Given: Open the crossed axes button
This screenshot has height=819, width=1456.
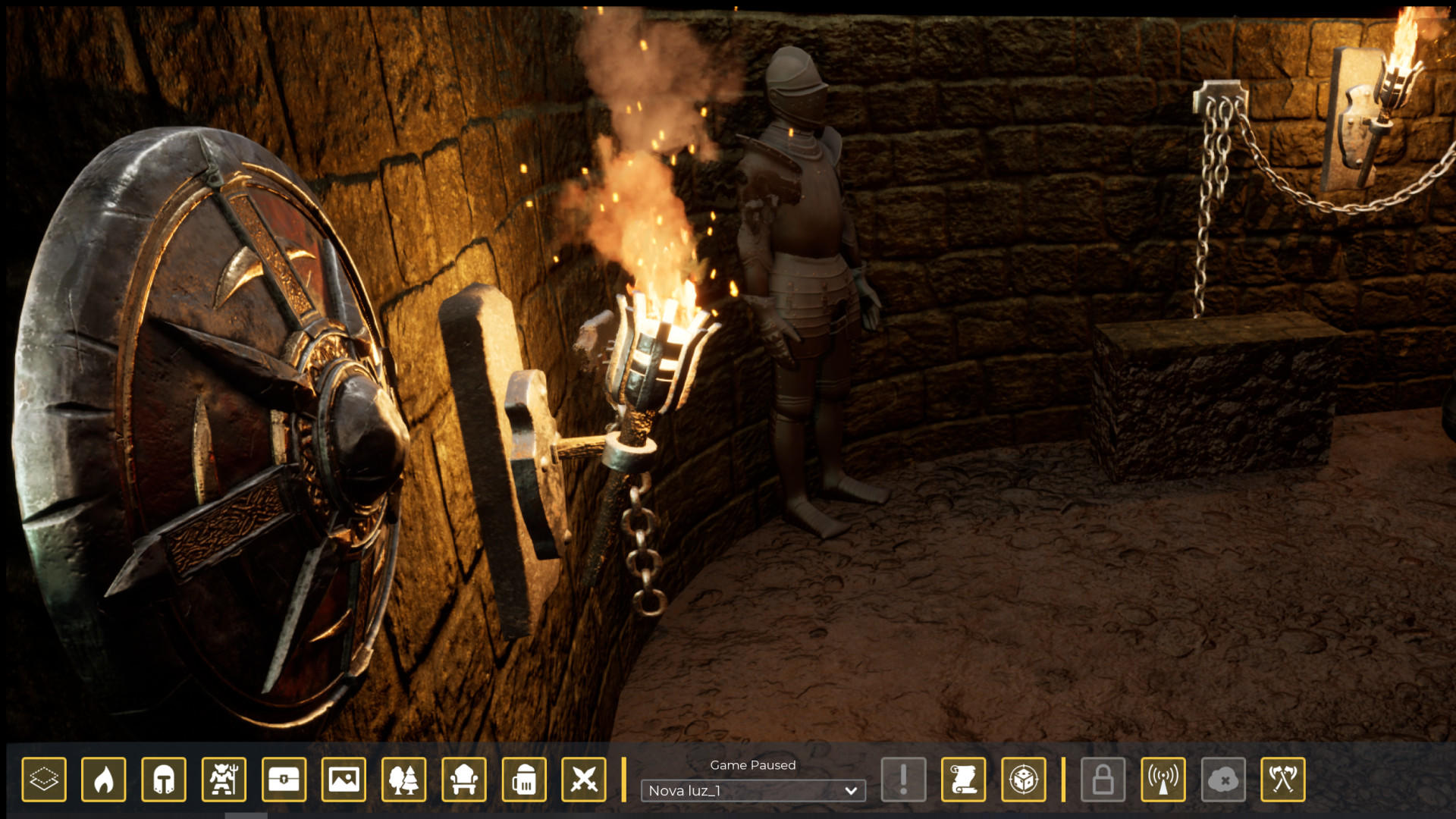Looking at the screenshot, I should point(1283,779).
